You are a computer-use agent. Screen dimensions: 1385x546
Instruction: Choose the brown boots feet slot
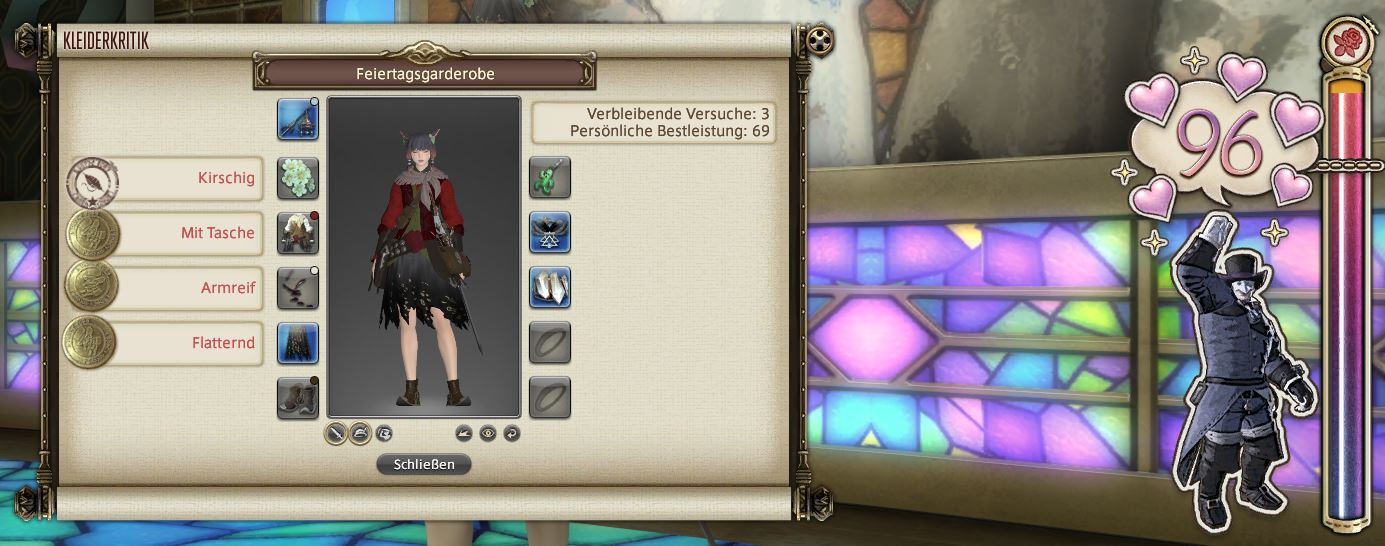pos(298,398)
